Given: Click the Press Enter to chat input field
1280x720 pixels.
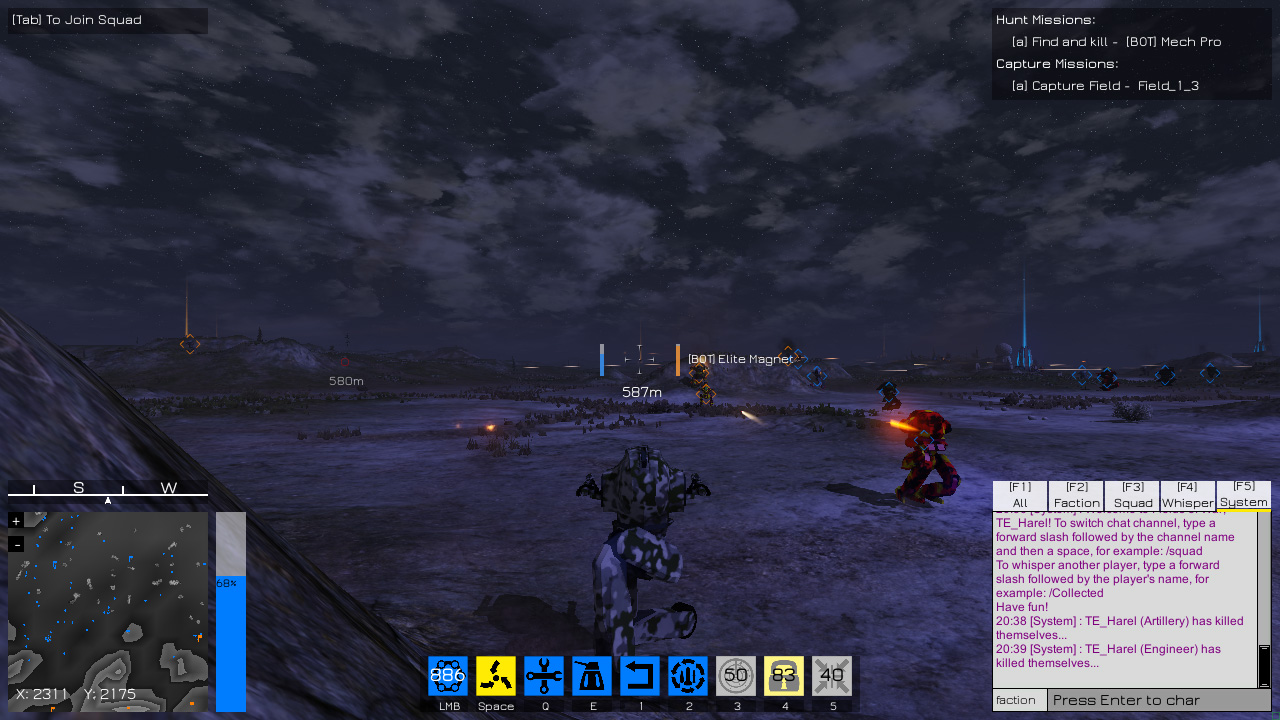Looking at the screenshot, I should coord(1150,700).
